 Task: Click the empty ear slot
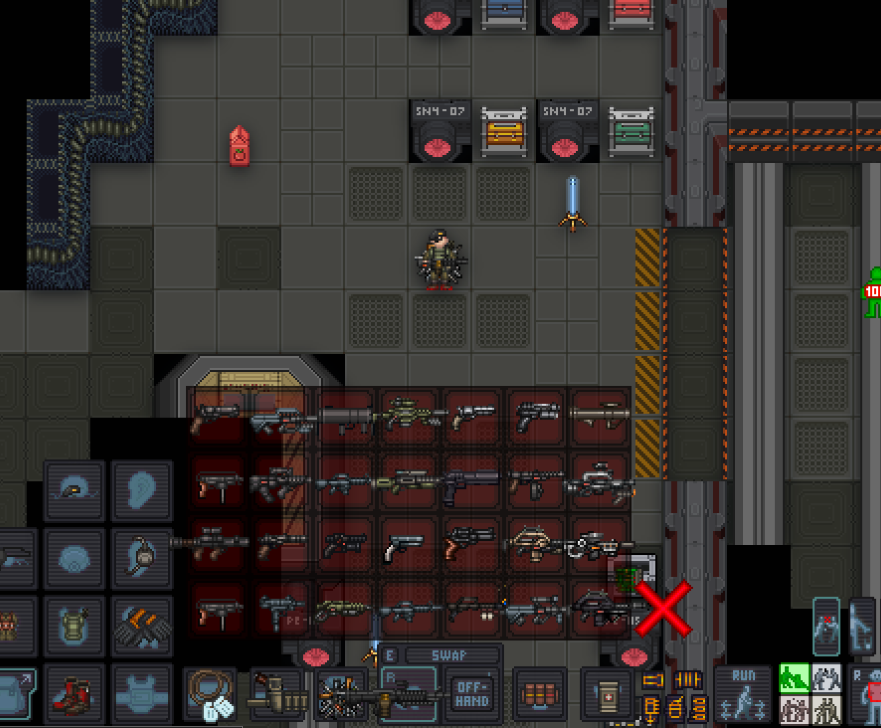coord(141,489)
